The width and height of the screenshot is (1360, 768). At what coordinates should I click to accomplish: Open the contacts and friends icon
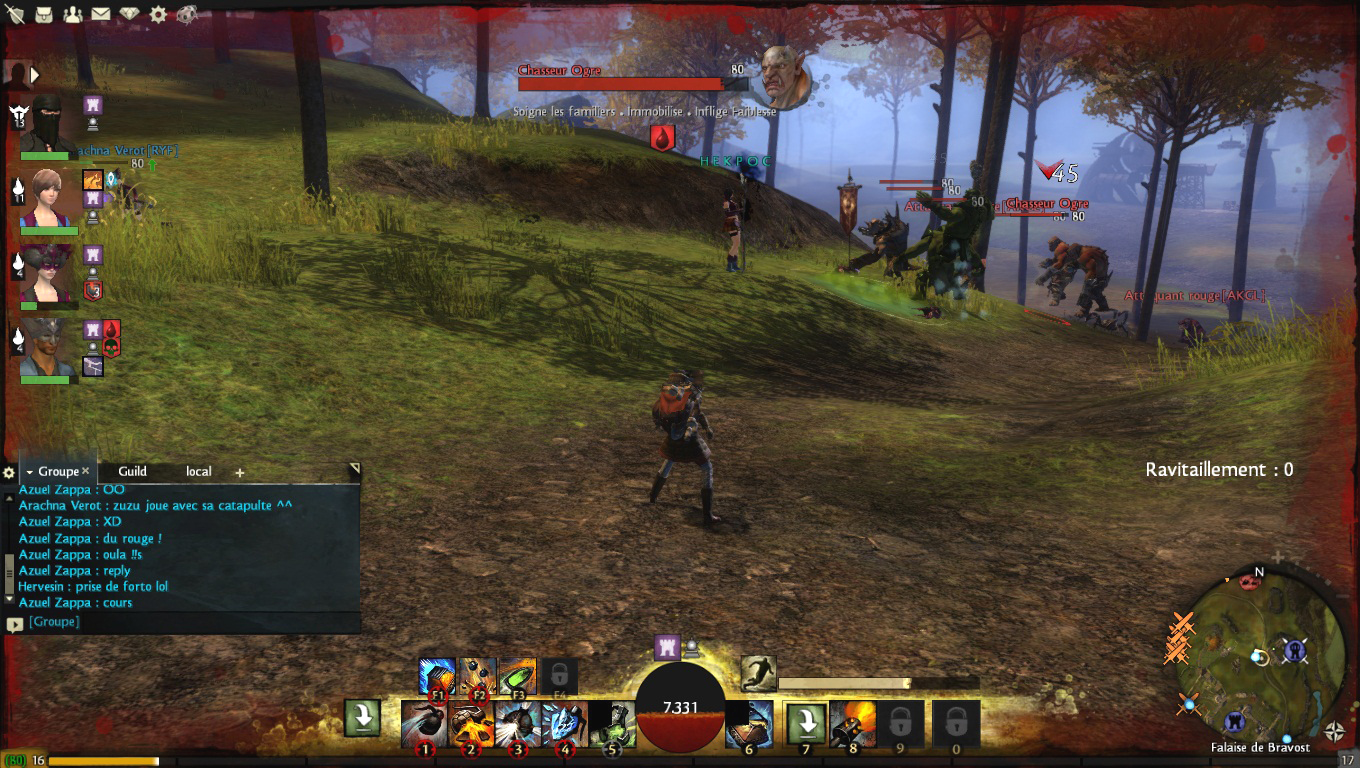72,14
